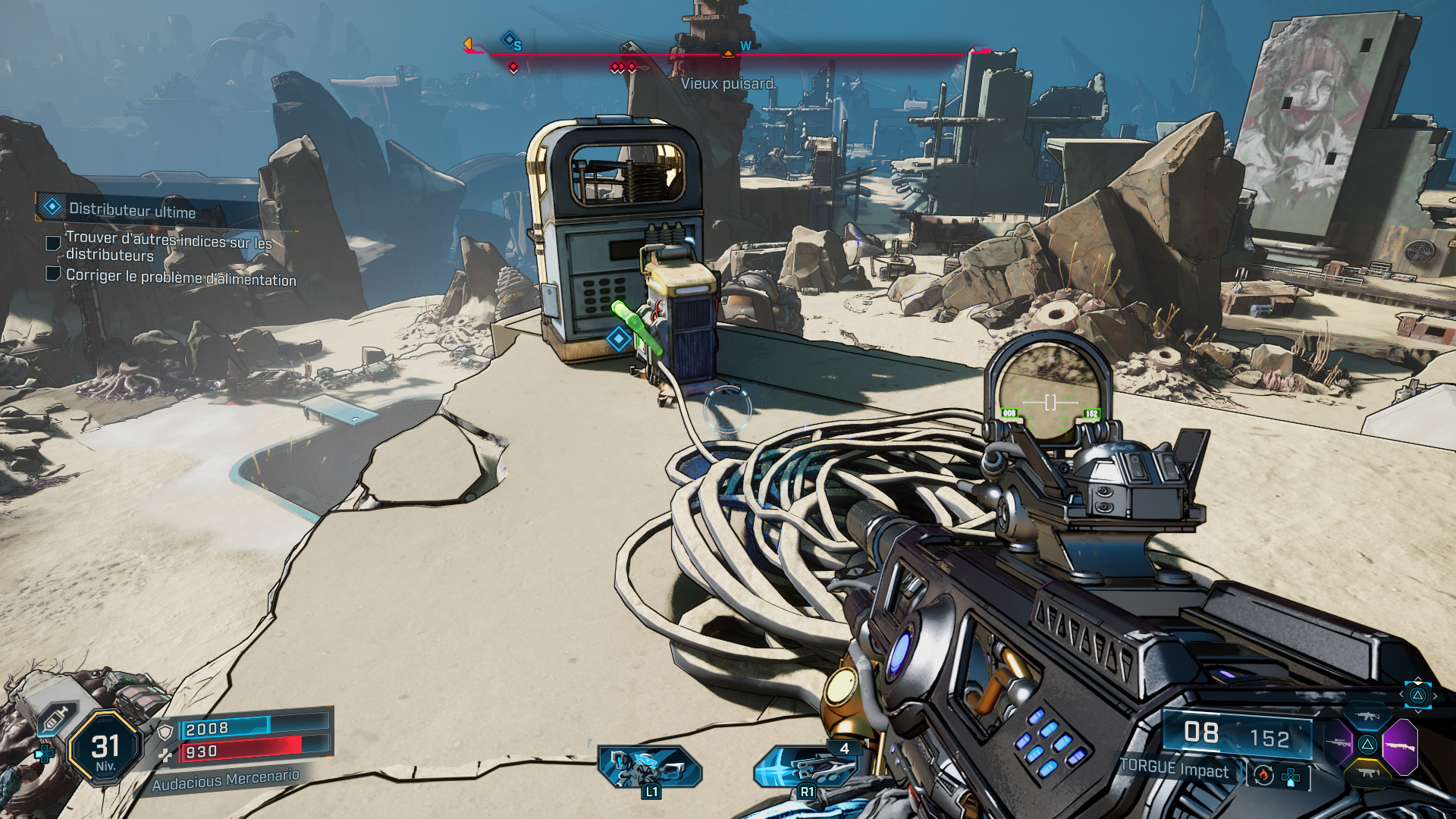1456x819 pixels.
Task: Click the S marker on the compass
Action: [515, 44]
